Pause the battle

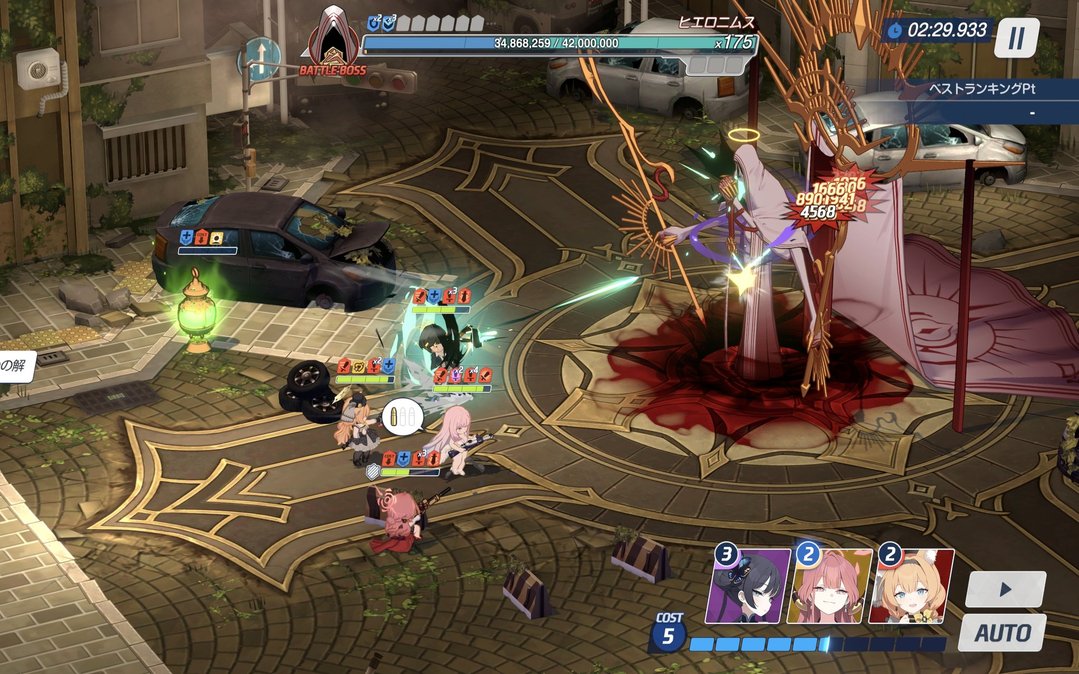[x=1016, y=39]
